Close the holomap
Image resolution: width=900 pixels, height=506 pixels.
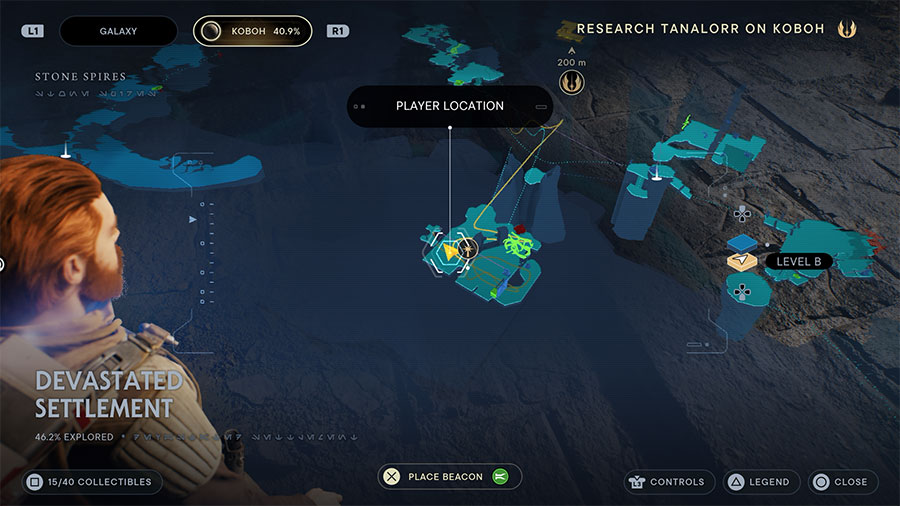click(842, 482)
